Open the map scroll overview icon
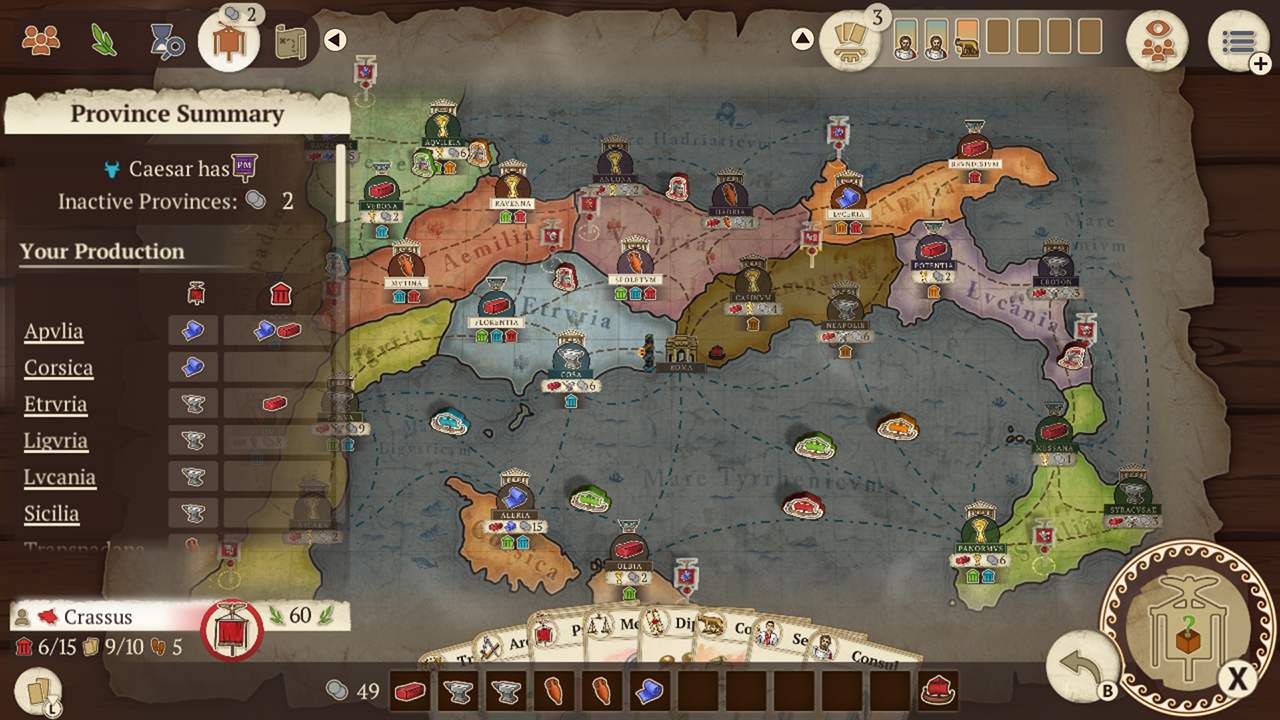This screenshot has width=1280, height=720. tap(291, 41)
